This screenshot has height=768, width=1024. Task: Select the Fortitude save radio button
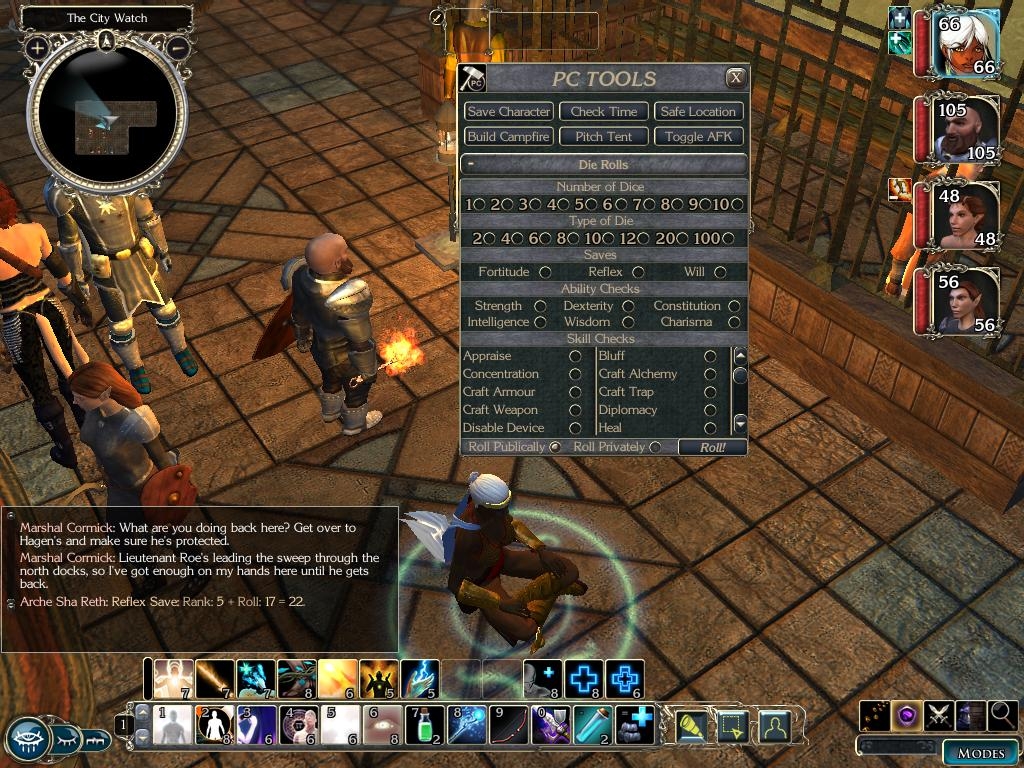point(545,272)
